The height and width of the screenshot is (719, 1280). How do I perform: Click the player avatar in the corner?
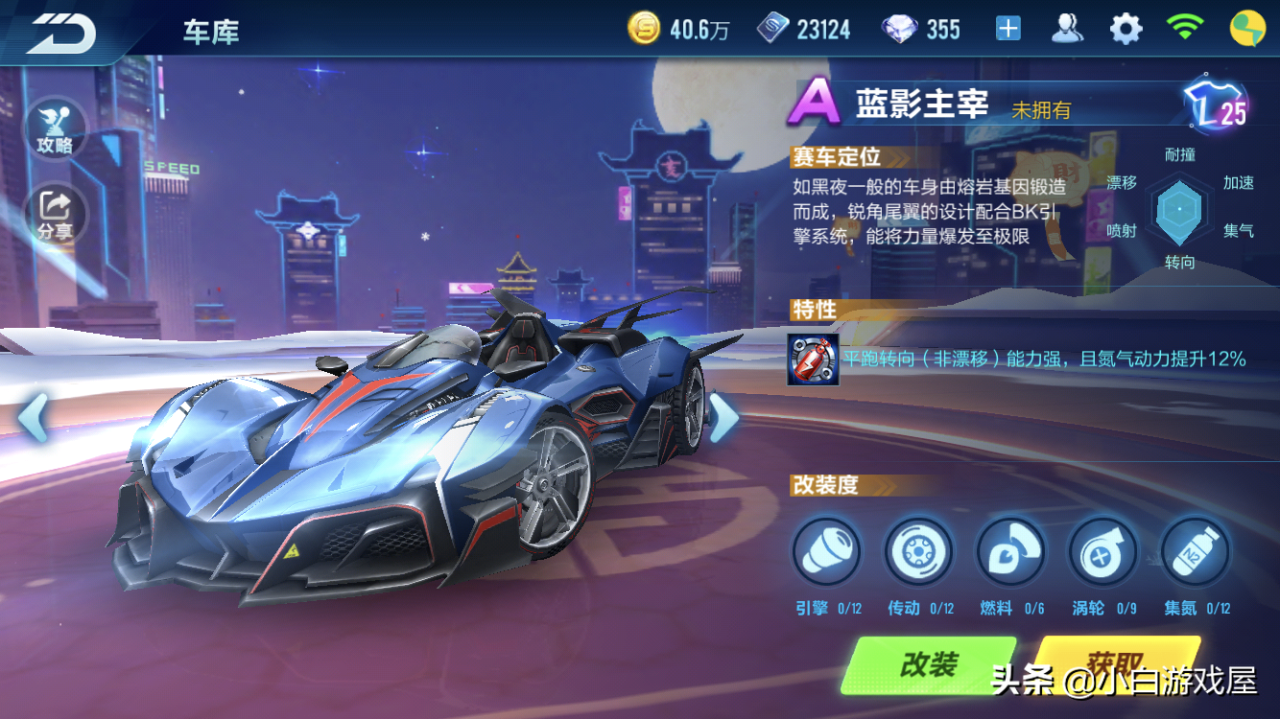click(x=1247, y=29)
